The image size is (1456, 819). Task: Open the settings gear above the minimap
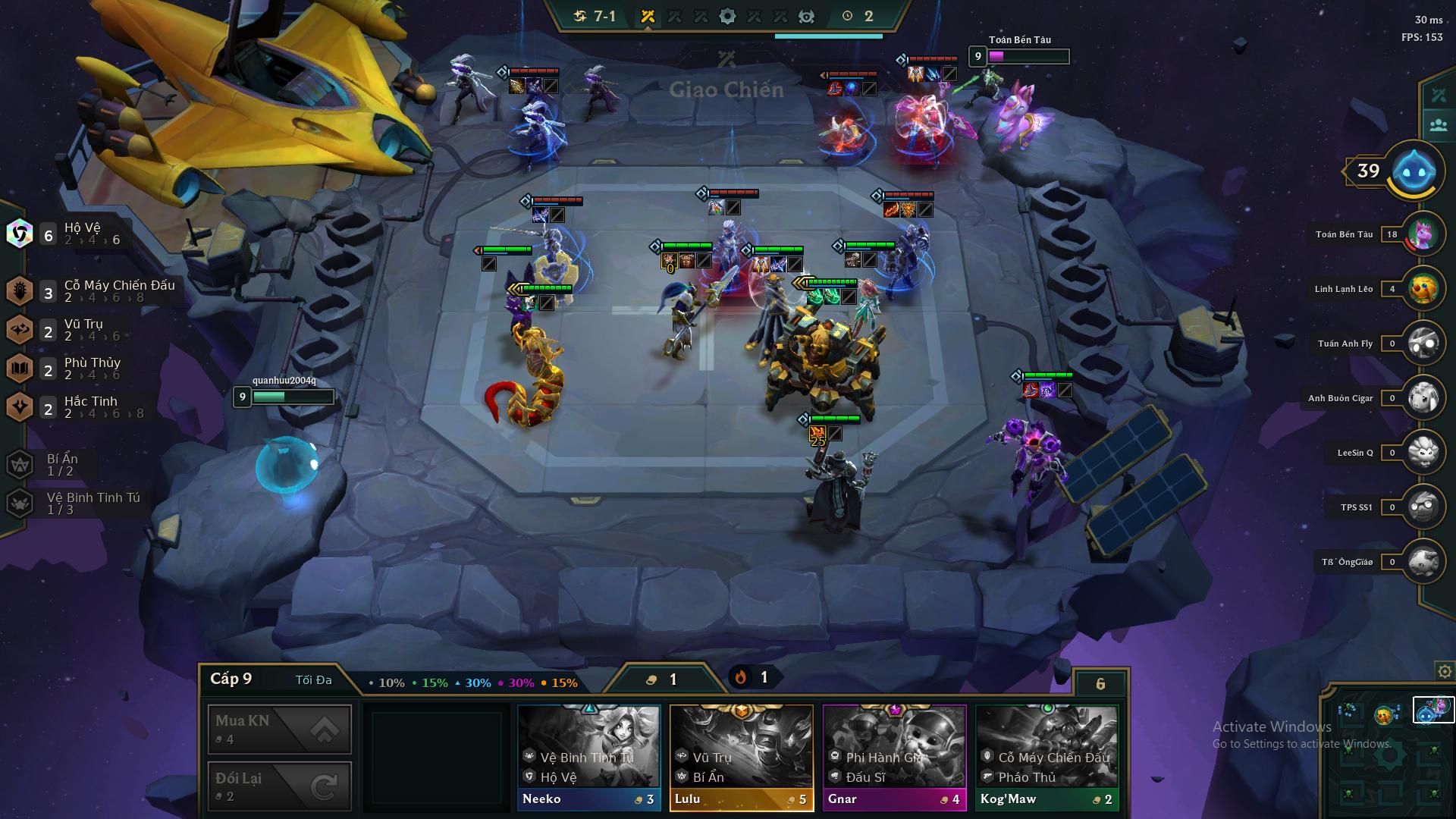[x=1445, y=672]
